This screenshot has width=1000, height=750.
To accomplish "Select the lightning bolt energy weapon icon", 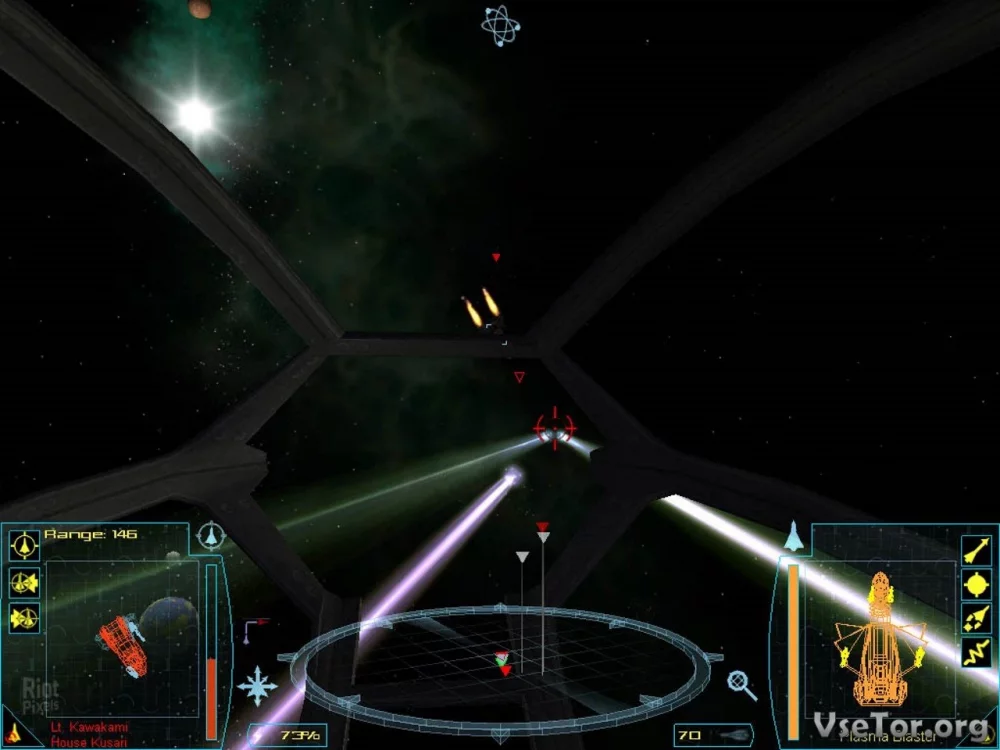I will [x=975, y=652].
